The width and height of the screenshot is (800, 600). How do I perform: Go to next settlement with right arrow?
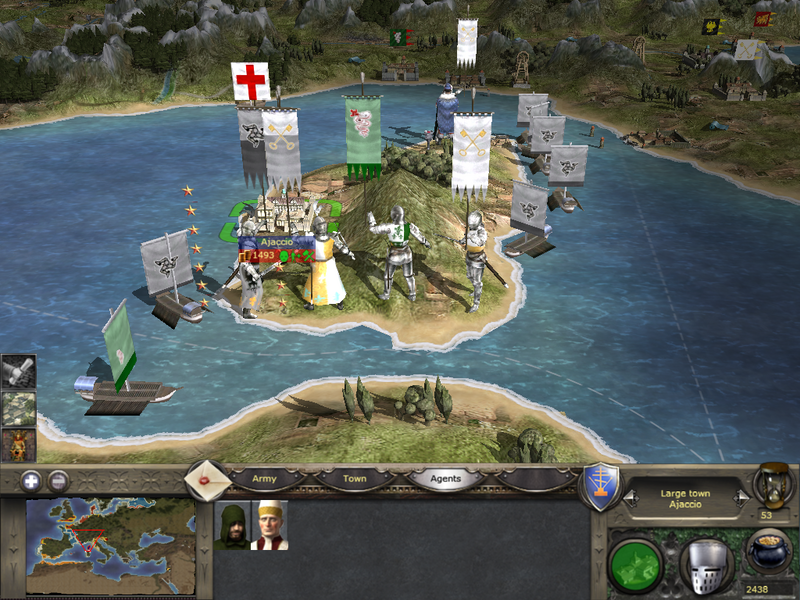[x=741, y=497]
